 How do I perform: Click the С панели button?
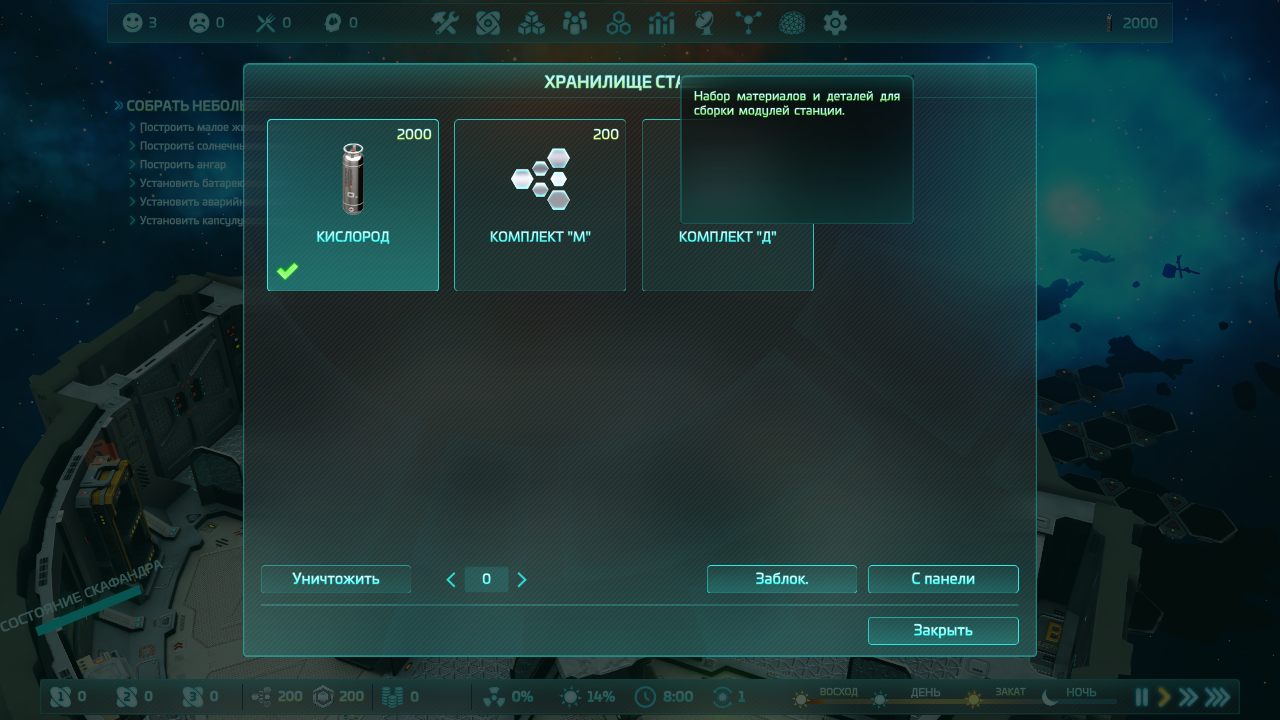pyautogui.click(x=943, y=579)
